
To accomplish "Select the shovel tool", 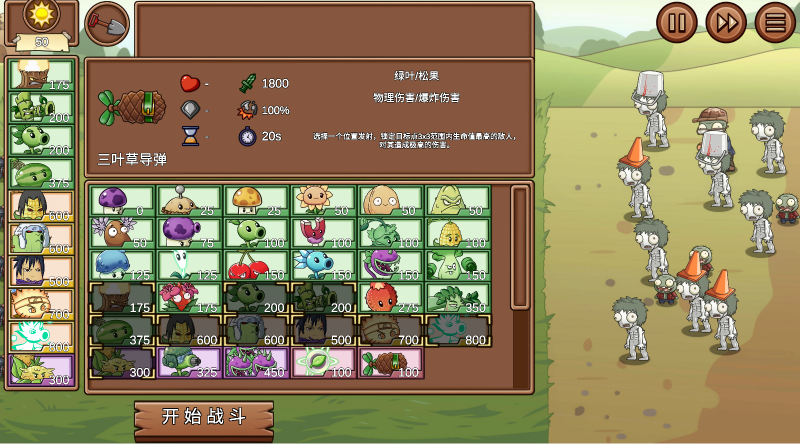I will [107, 24].
